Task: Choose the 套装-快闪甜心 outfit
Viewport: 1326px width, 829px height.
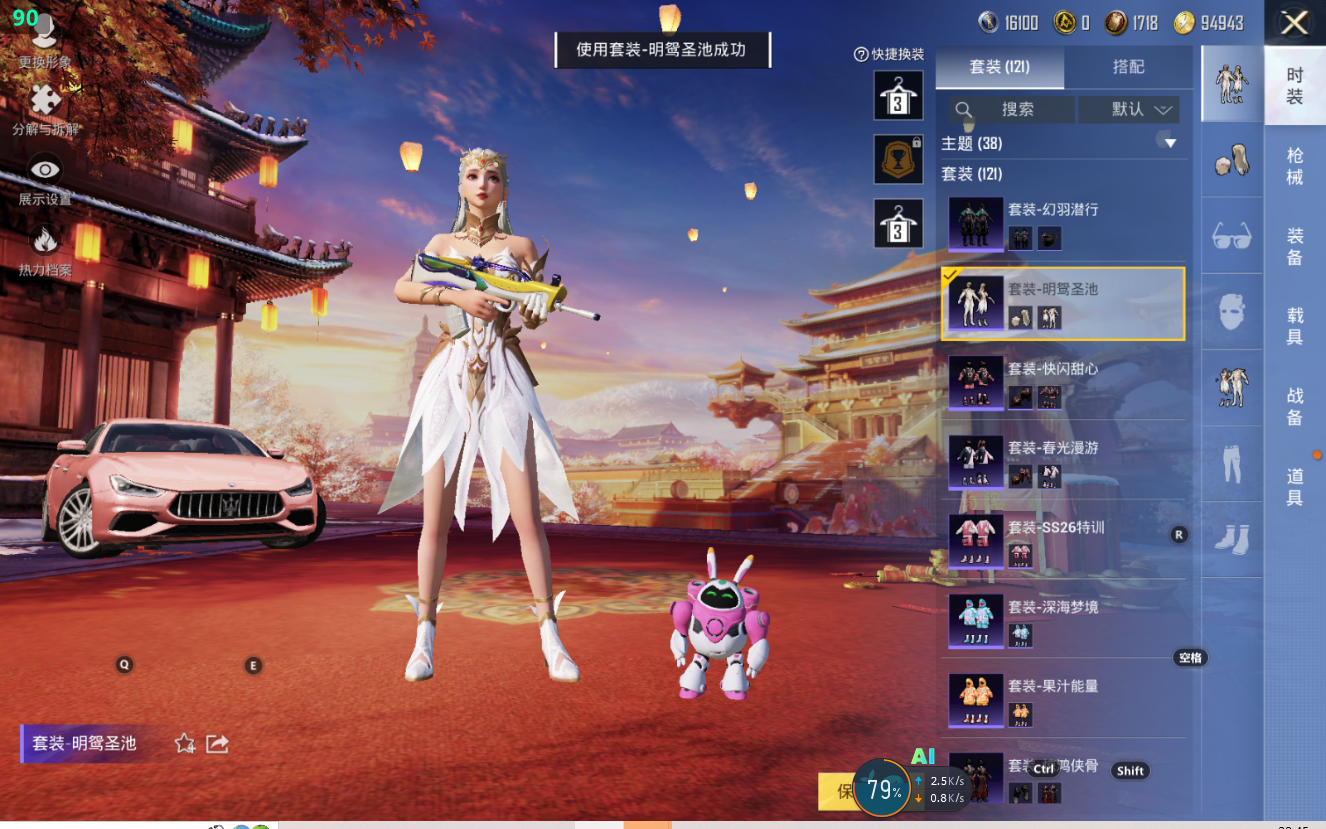Action: pyautogui.click(x=1063, y=382)
